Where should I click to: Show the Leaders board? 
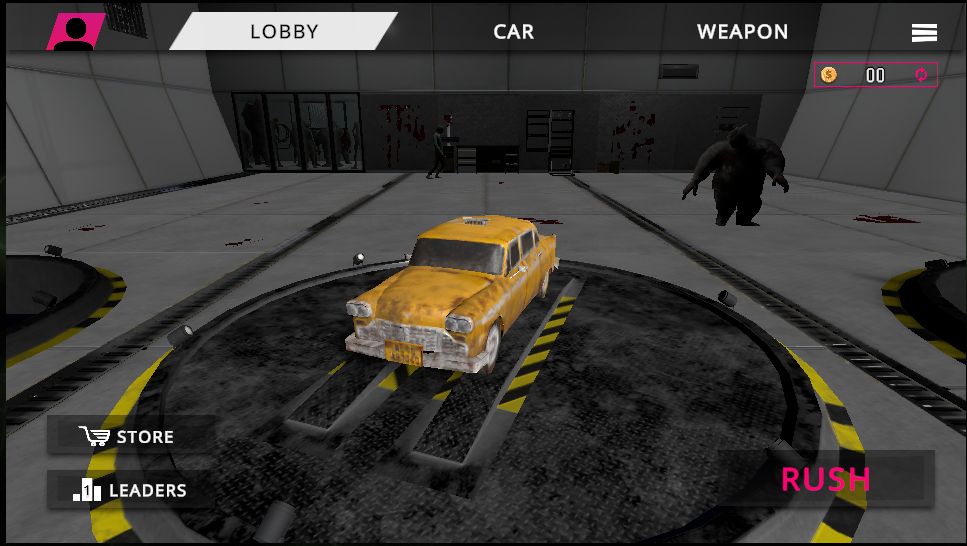tap(131, 490)
